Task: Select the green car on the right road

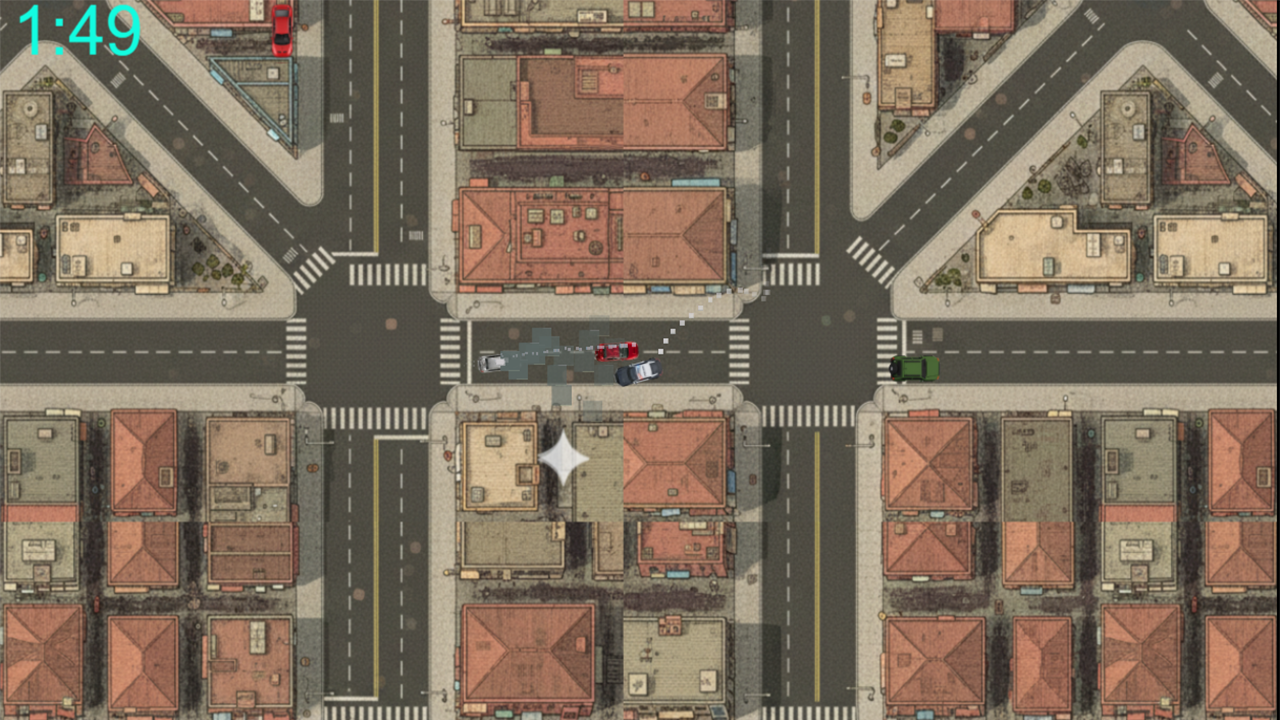Action: coord(913,368)
